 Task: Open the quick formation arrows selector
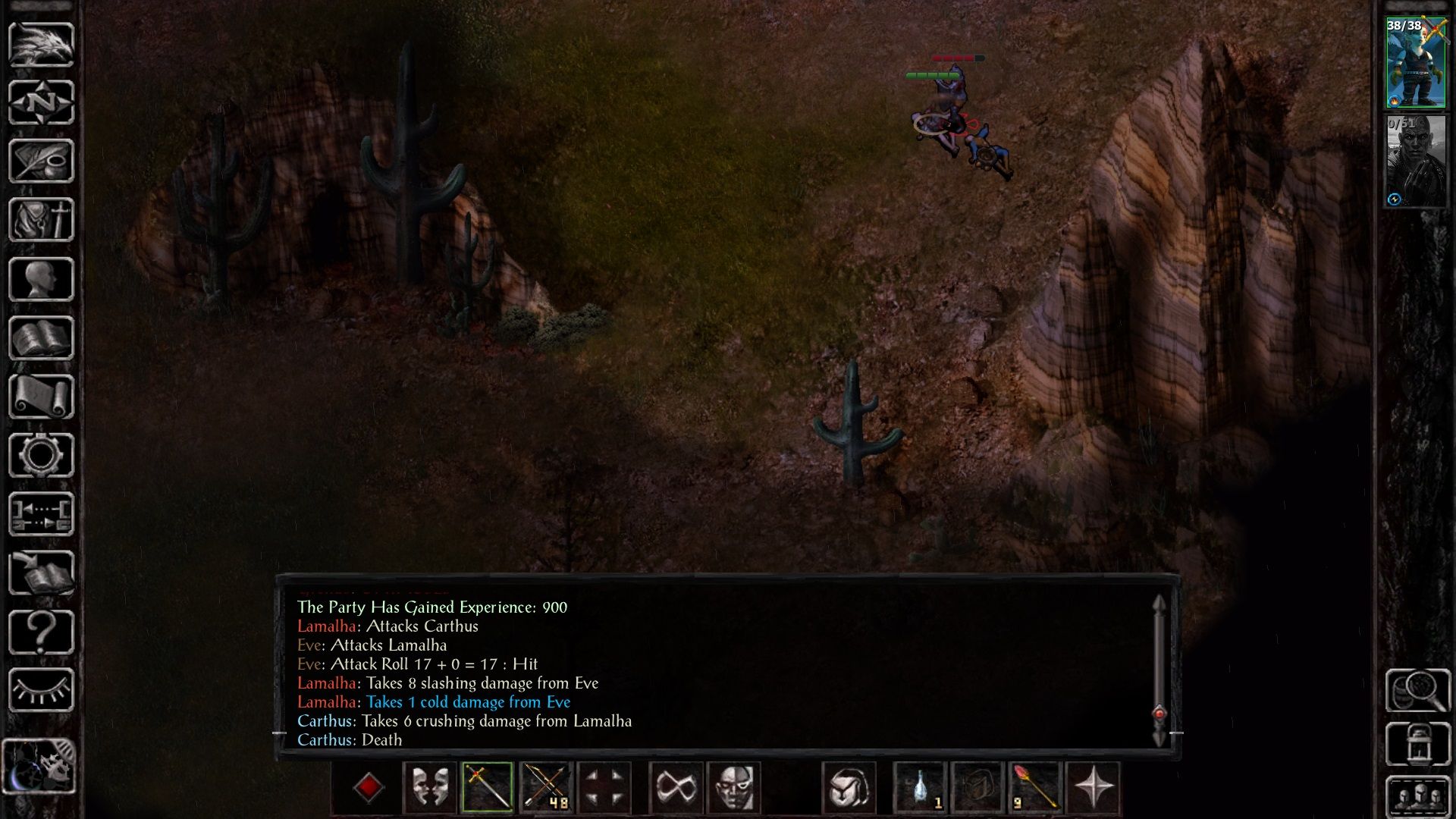point(607,789)
